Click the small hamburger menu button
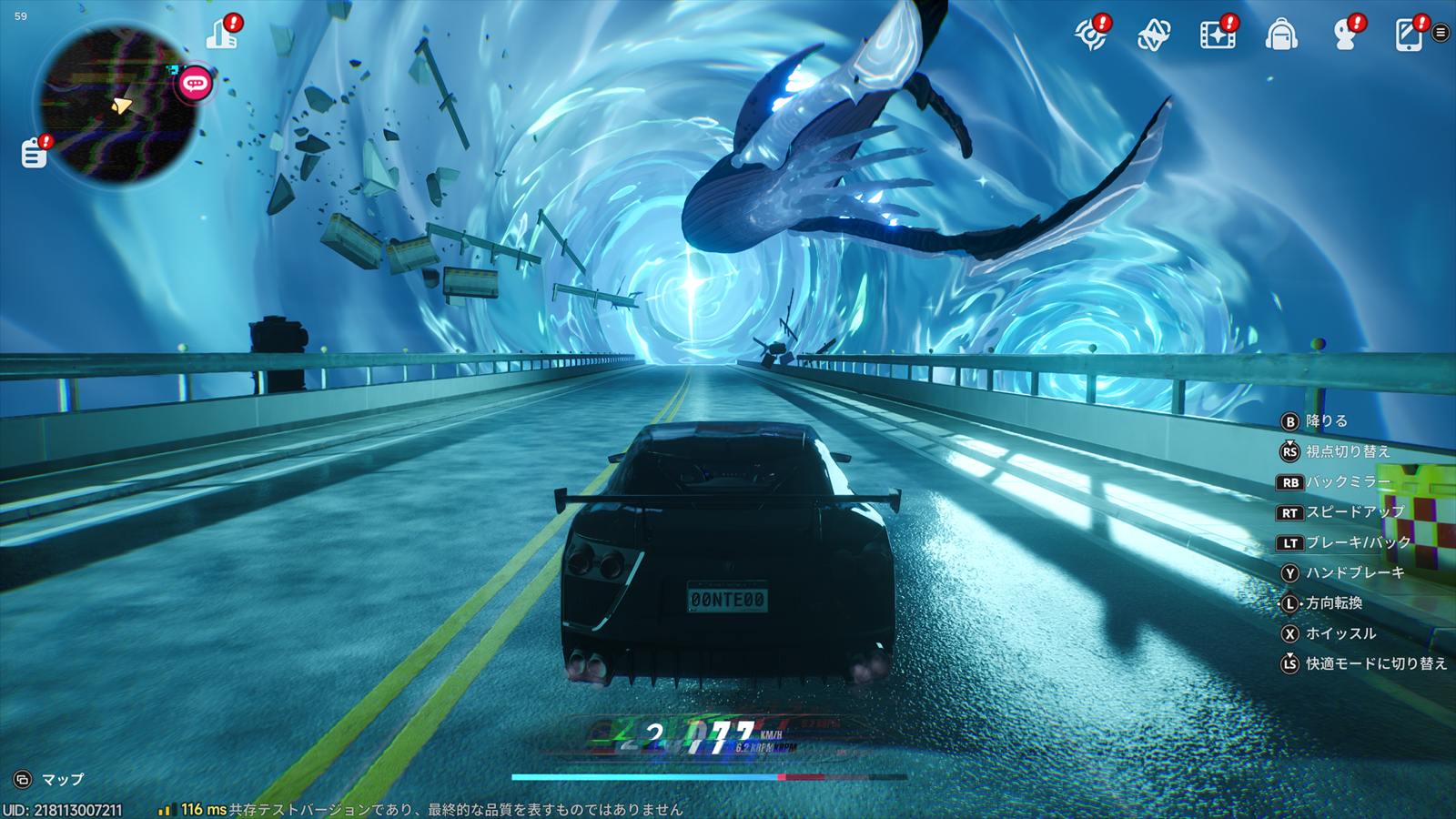 point(1441,33)
